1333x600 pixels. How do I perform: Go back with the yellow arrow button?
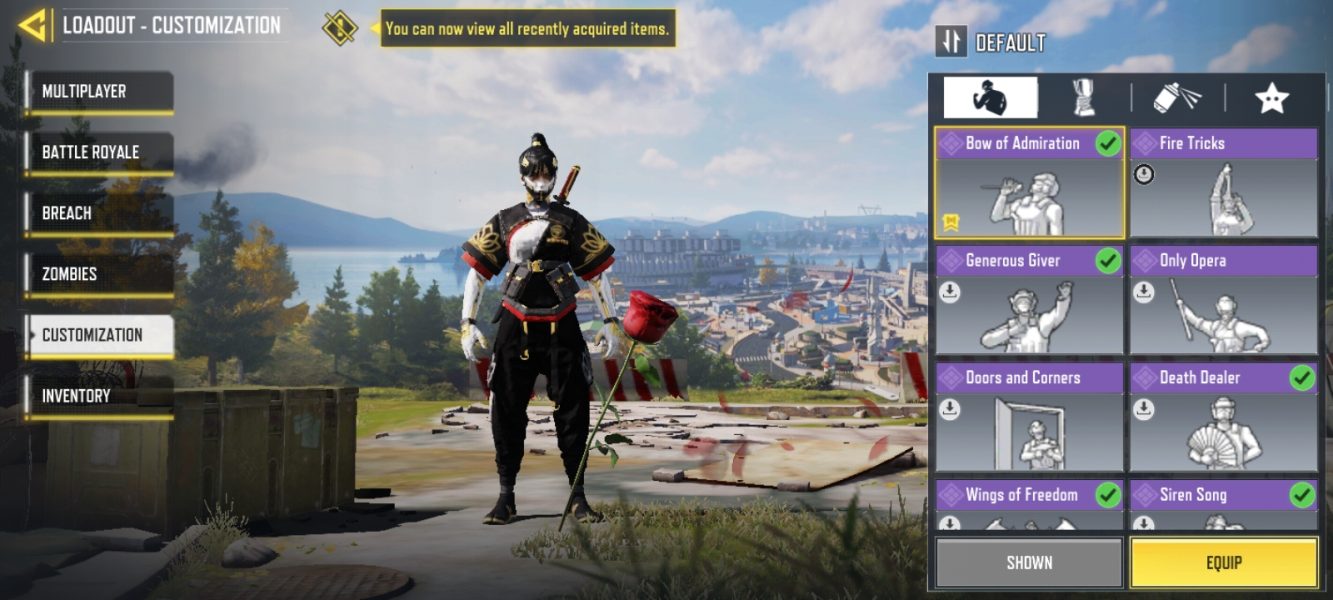click(x=33, y=25)
